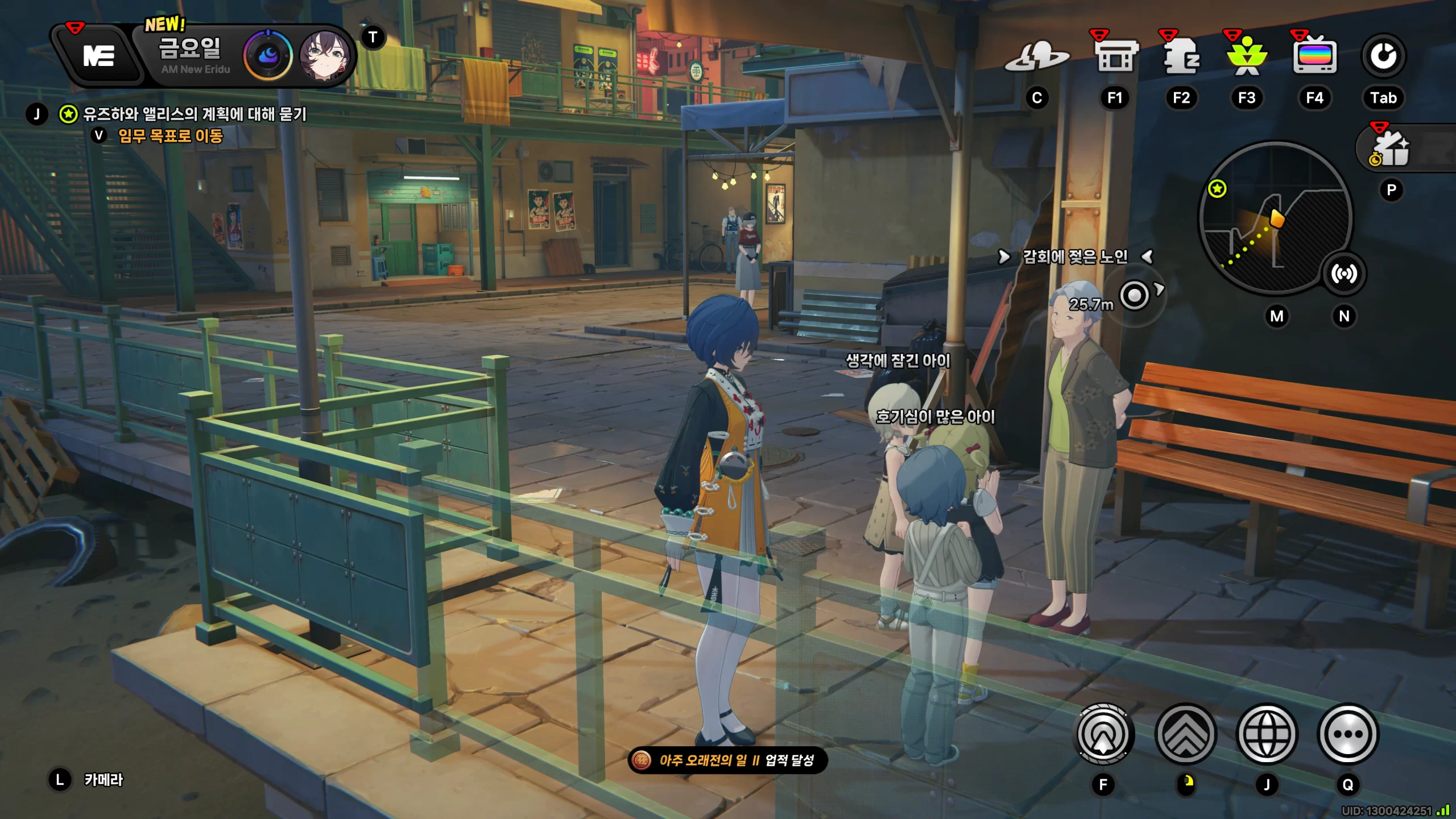The height and width of the screenshot is (819, 1456).
Task: Click the circular power-style menu icon
Action: tap(1383, 56)
